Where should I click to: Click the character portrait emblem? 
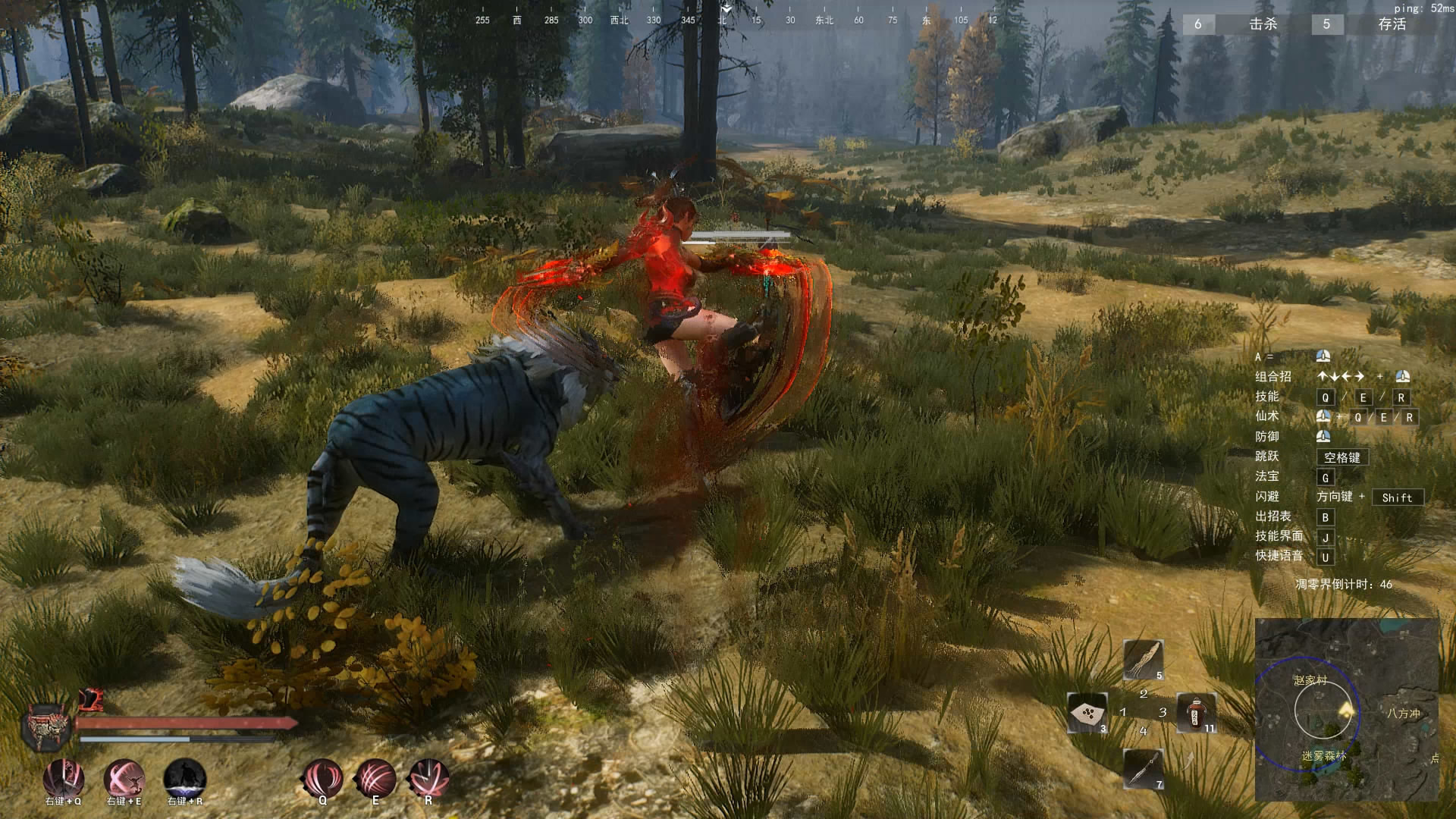(x=47, y=726)
